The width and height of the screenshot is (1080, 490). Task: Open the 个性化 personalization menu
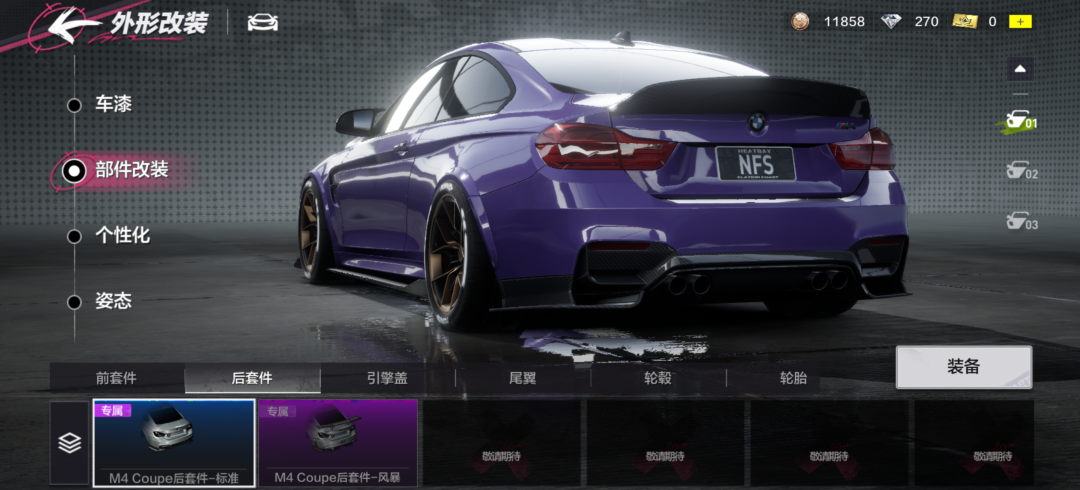(x=121, y=236)
